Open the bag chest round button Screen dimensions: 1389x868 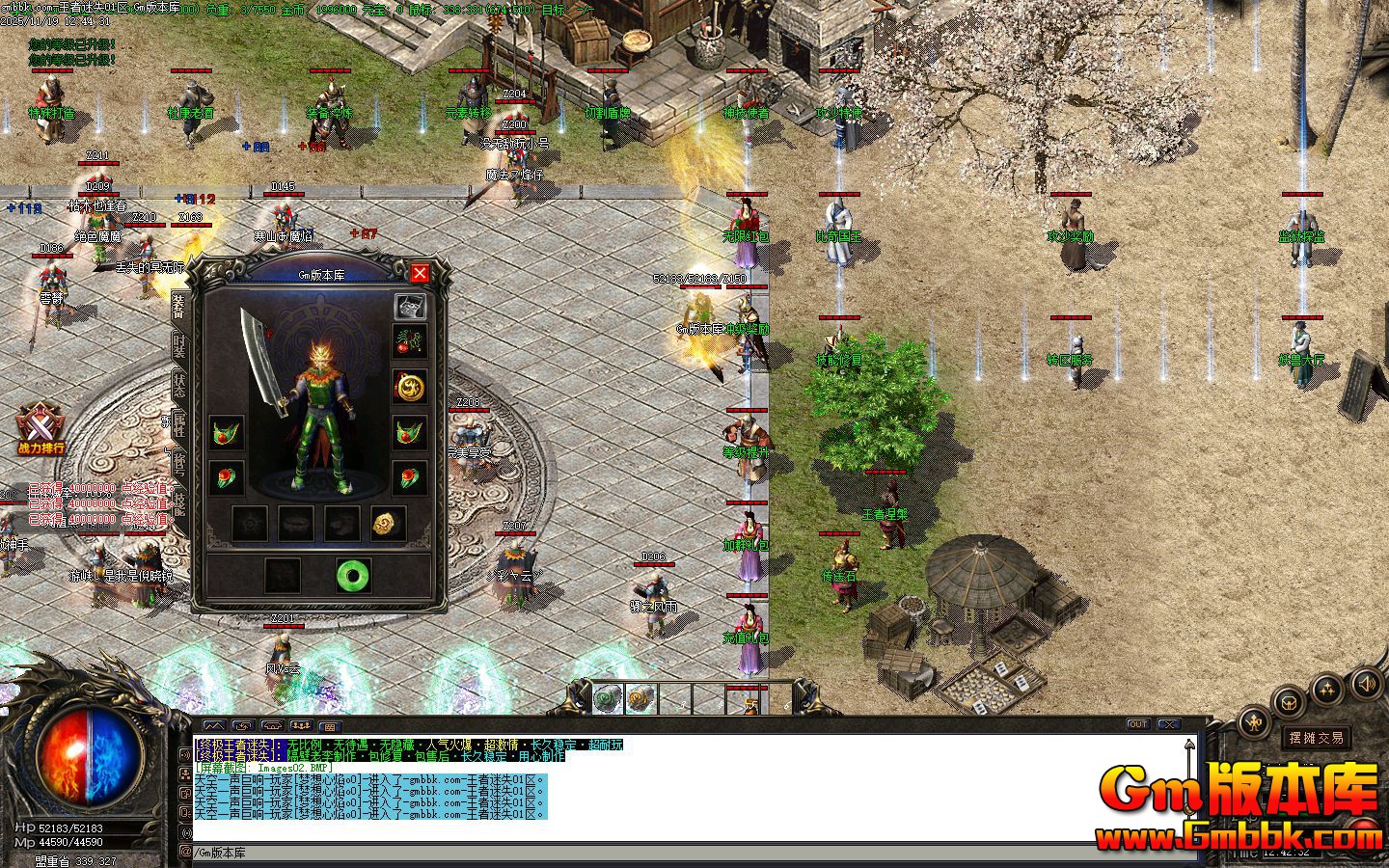pos(1290,704)
